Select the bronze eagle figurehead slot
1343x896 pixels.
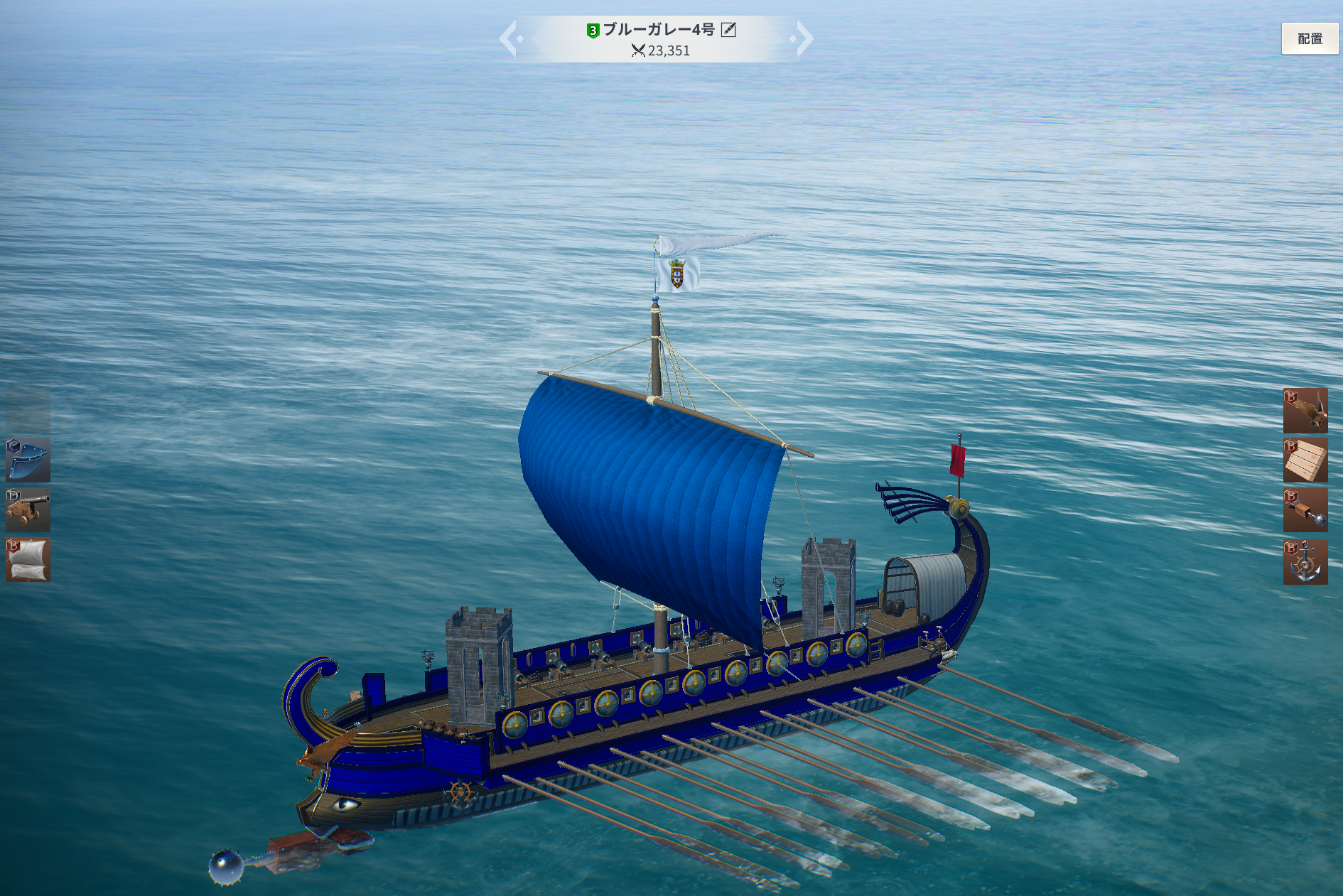1305,410
